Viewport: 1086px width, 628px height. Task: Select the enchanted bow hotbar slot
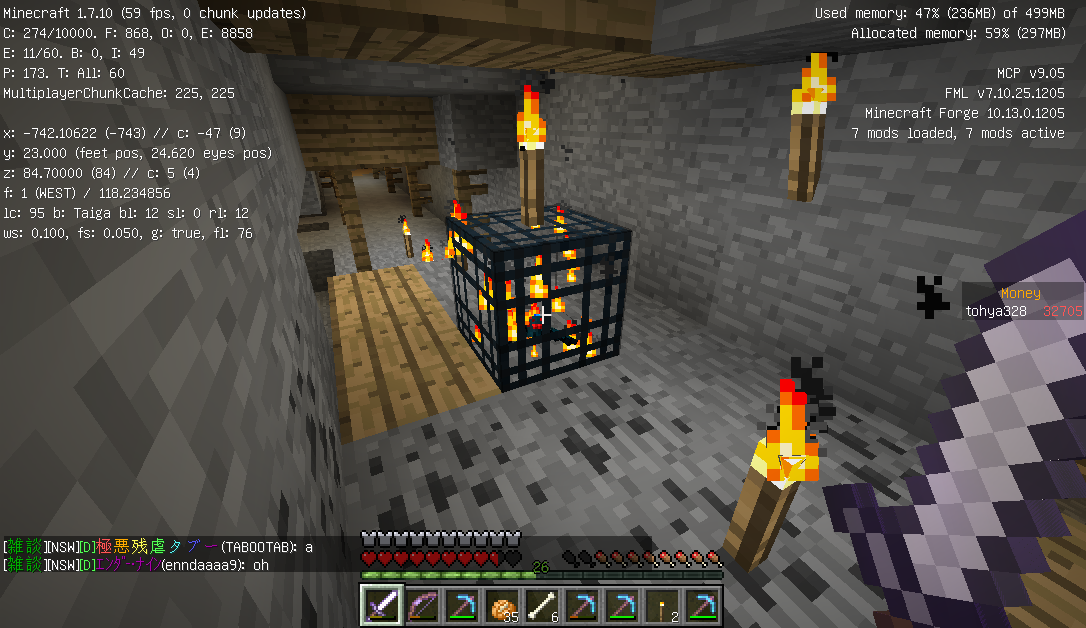(421, 605)
